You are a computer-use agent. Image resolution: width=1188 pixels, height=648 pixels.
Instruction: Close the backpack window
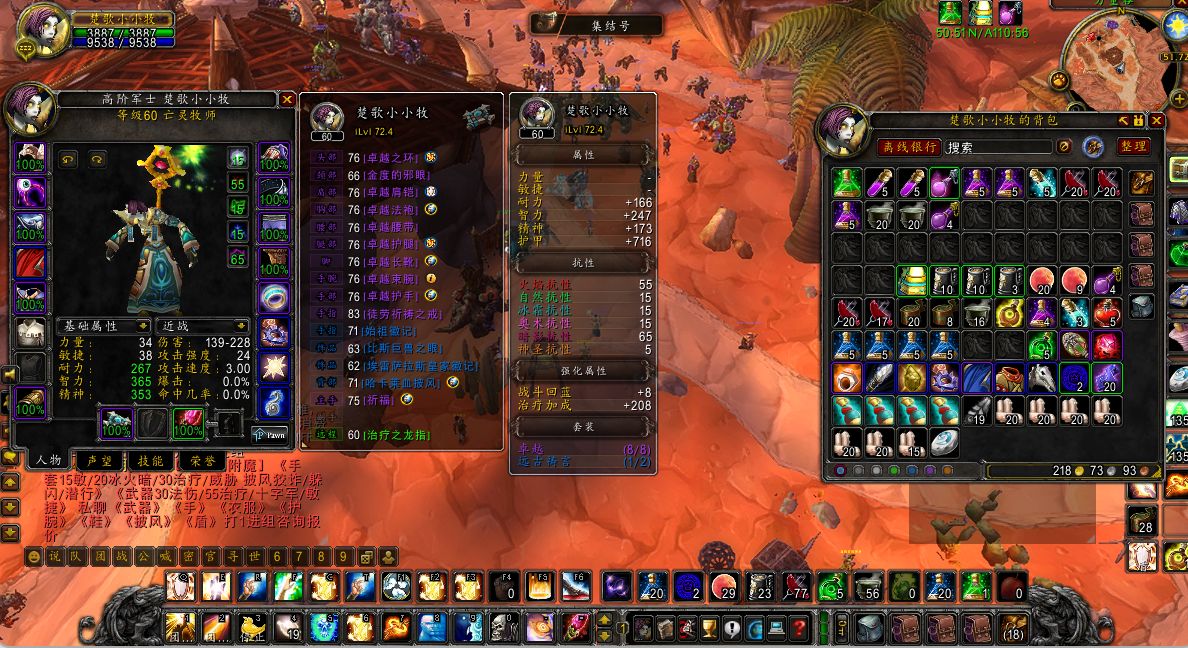click(1157, 121)
